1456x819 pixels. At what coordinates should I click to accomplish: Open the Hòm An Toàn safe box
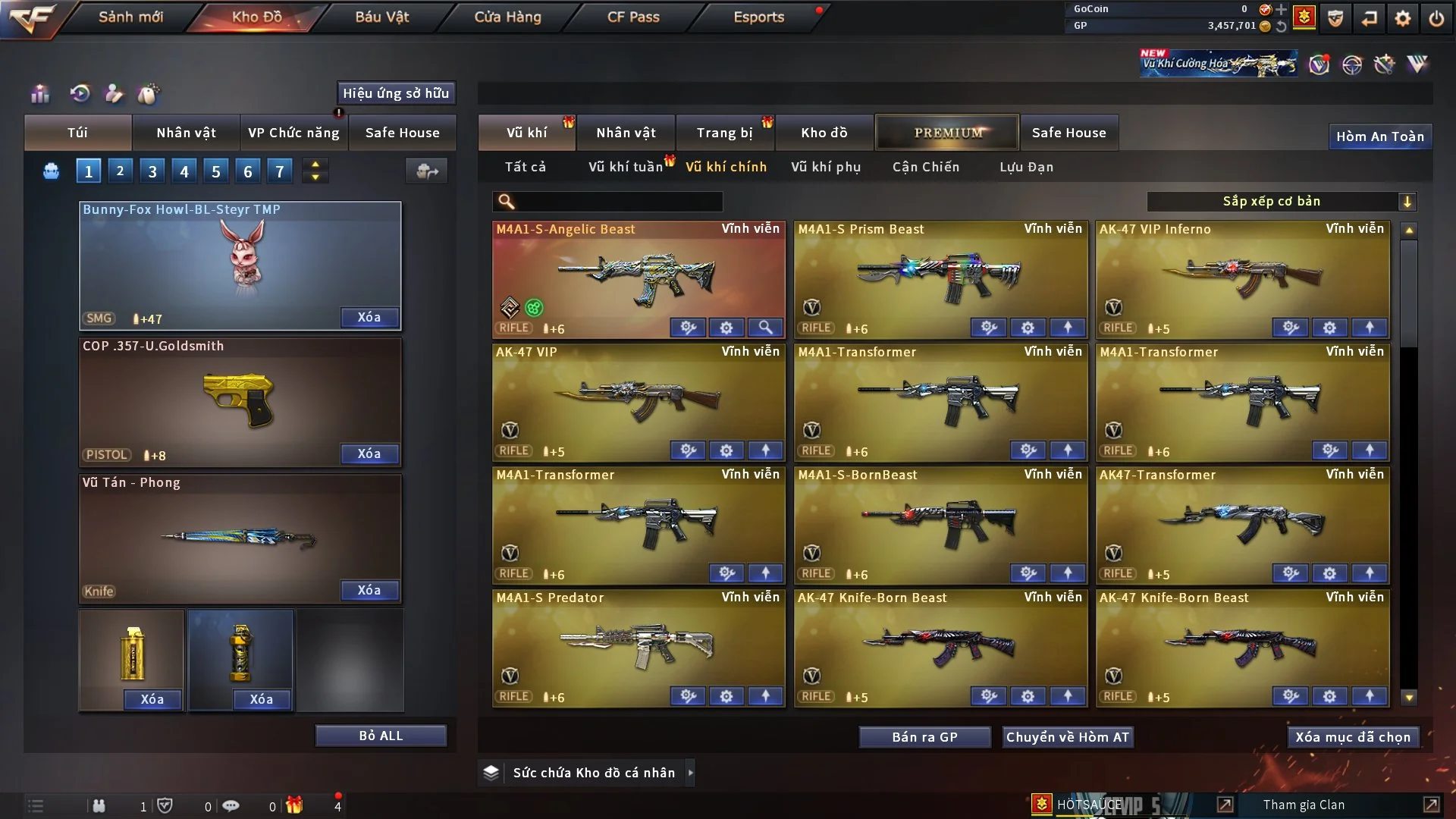[1379, 136]
